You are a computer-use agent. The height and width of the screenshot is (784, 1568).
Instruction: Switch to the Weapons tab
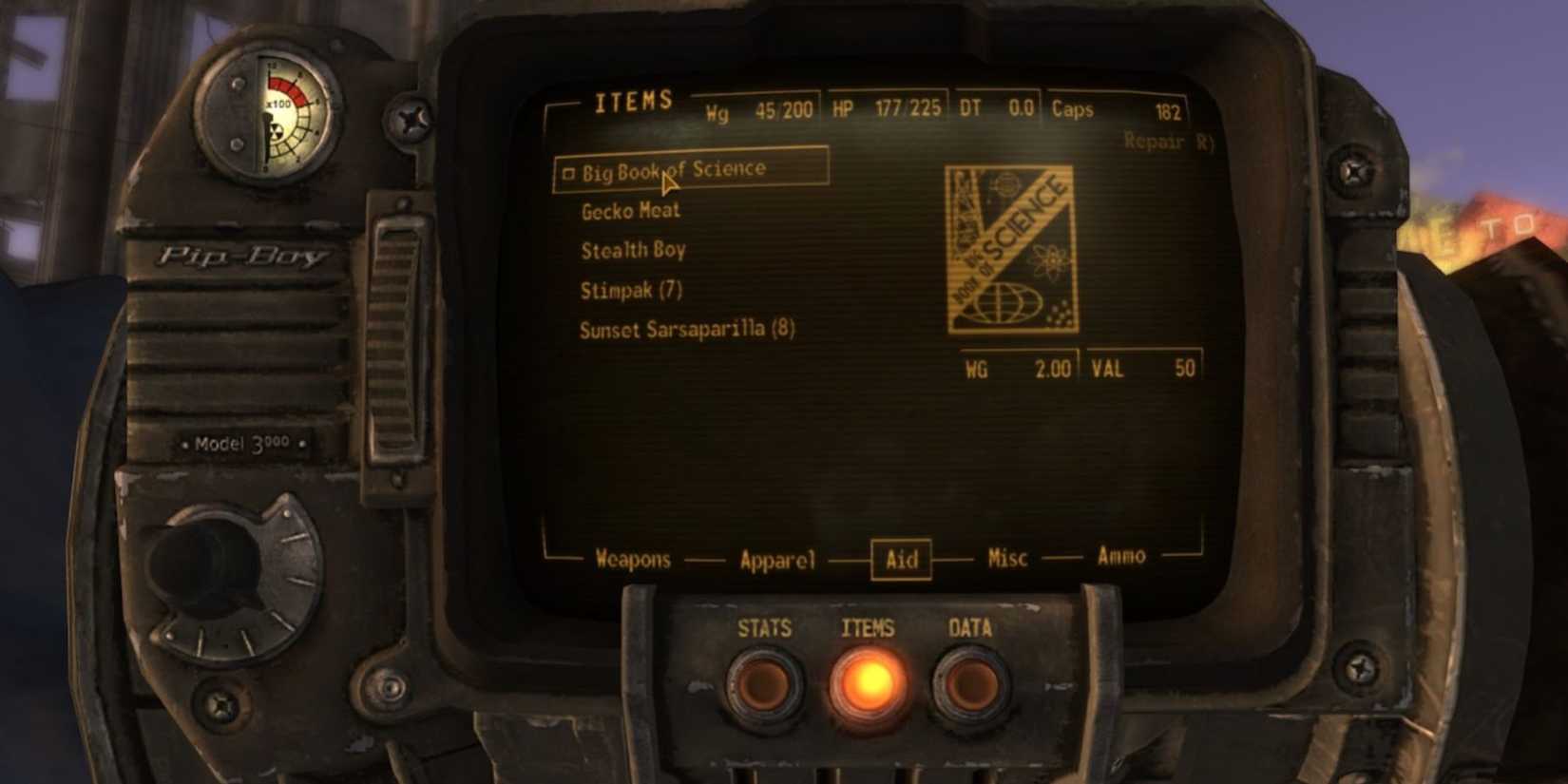[633, 559]
